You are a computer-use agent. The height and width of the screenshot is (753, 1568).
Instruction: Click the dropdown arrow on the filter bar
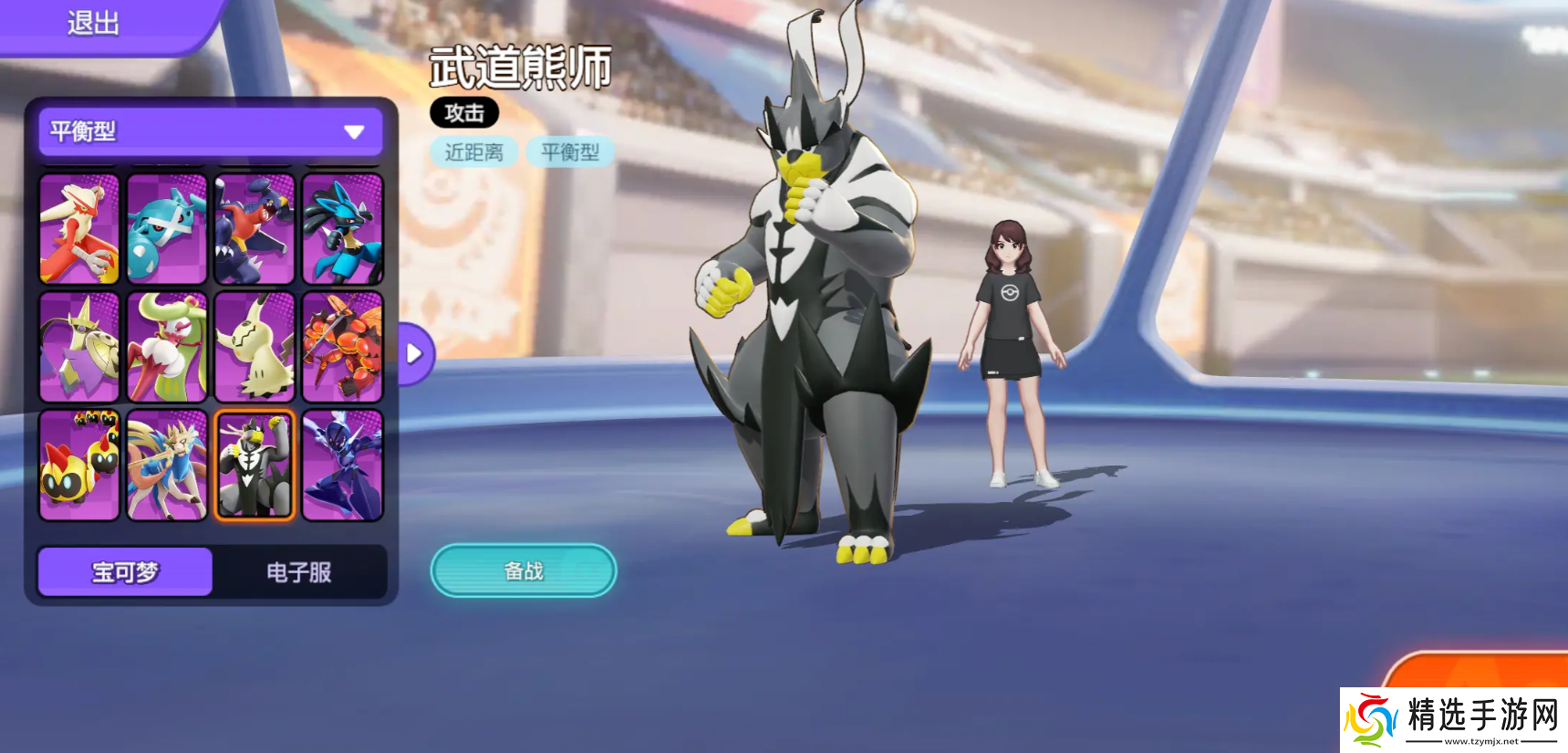(355, 131)
